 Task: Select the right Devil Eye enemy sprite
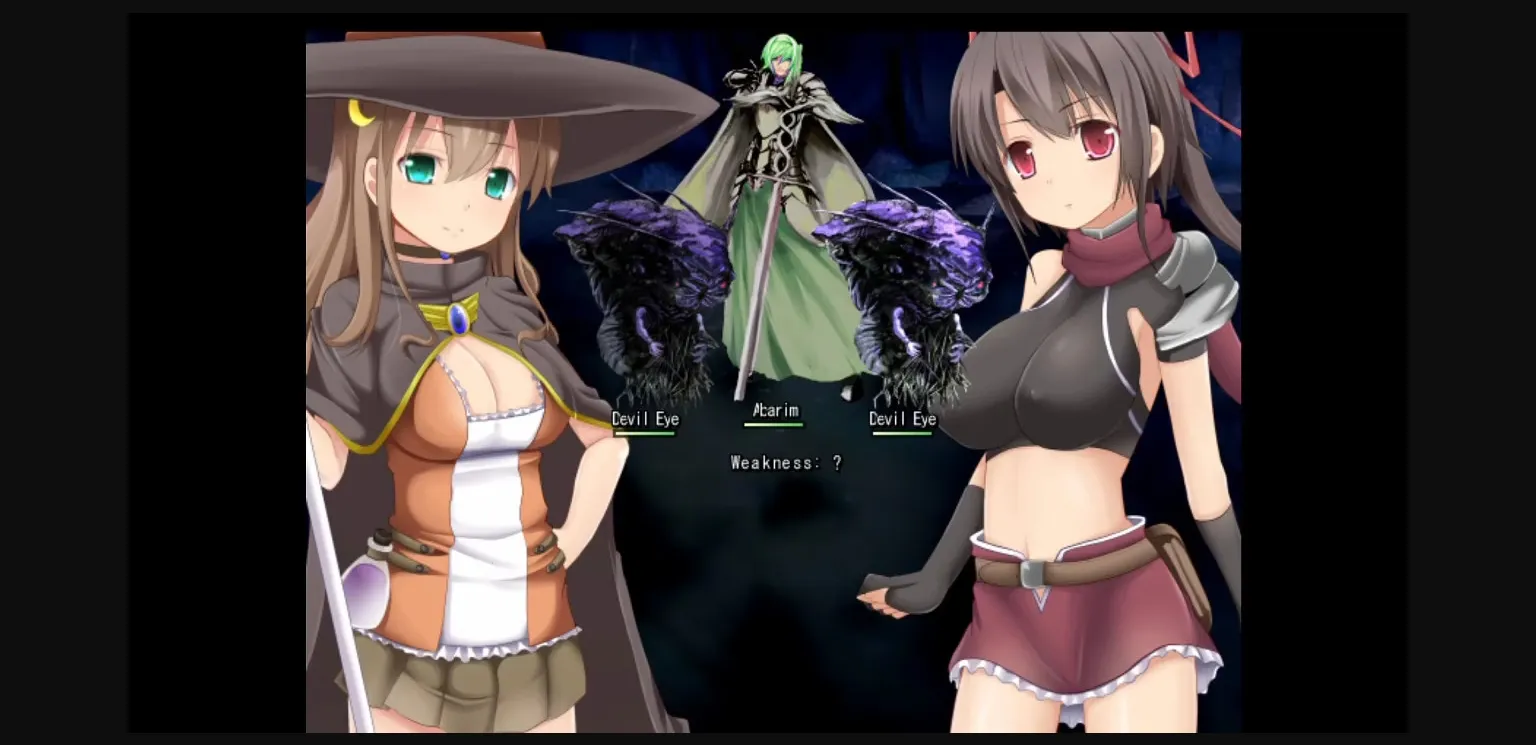click(x=905, y=280)
